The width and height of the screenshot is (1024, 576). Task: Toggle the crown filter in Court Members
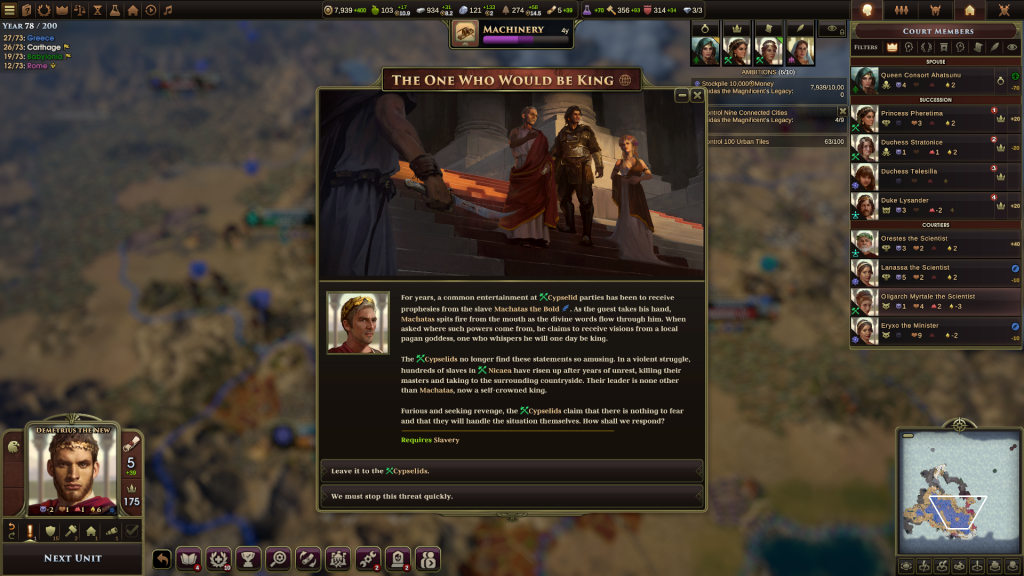(892, 47)
